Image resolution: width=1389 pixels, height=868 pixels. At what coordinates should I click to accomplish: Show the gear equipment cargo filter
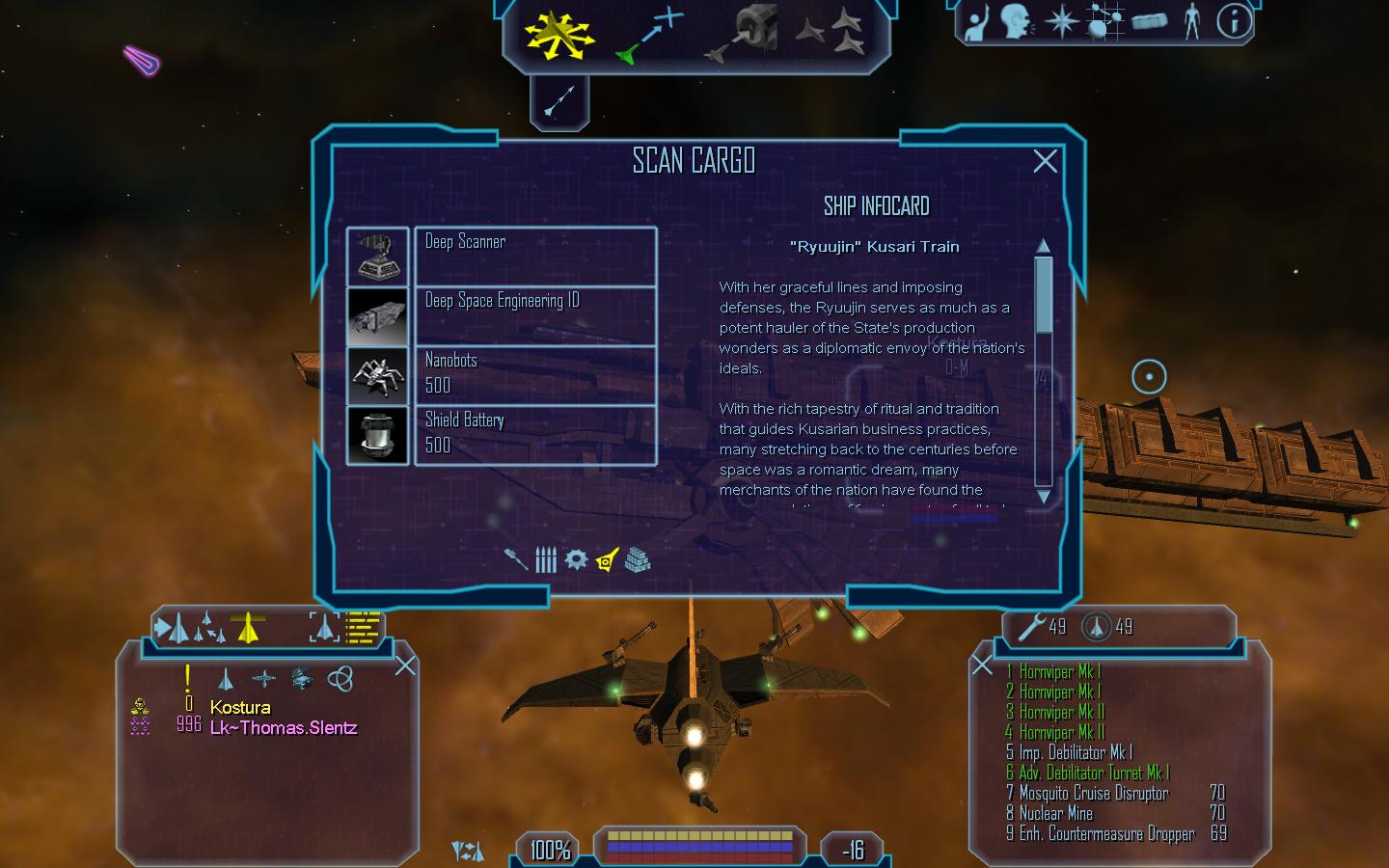click(x=576, y=559)
